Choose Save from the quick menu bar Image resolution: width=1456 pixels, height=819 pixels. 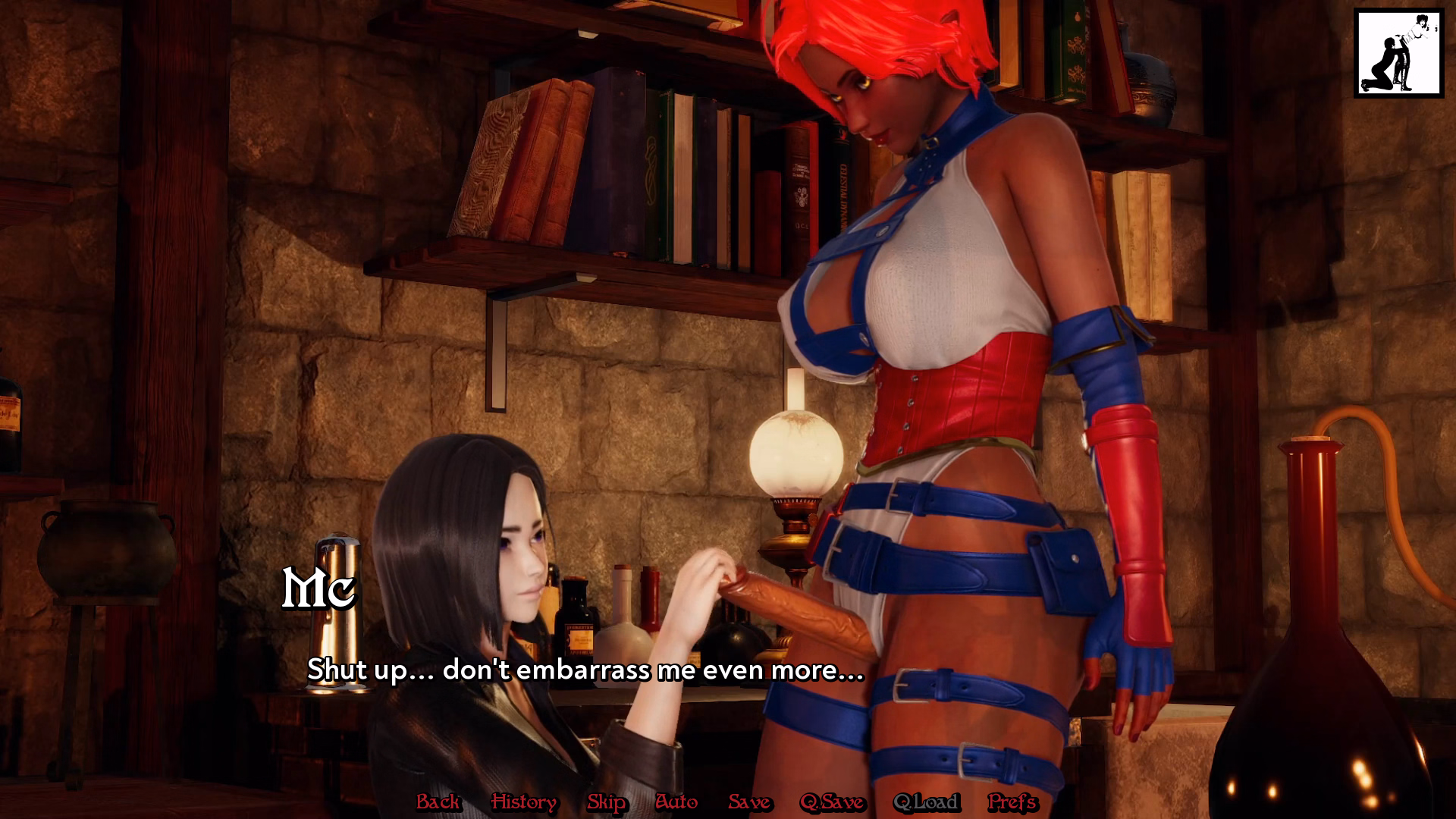click(748, 802)
